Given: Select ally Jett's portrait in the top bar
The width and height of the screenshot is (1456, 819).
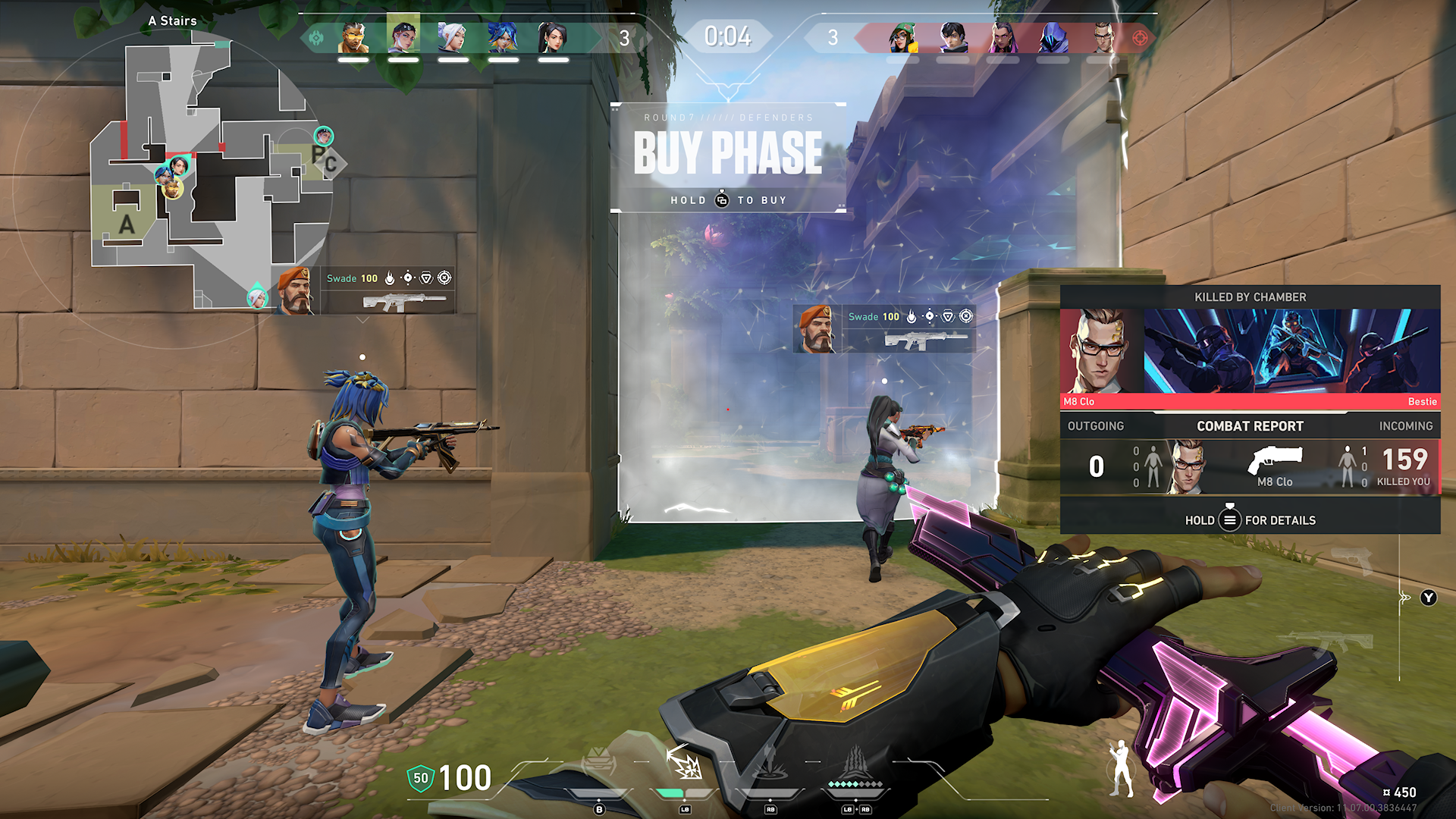Looking at the screenshot, I should (453, 36).
